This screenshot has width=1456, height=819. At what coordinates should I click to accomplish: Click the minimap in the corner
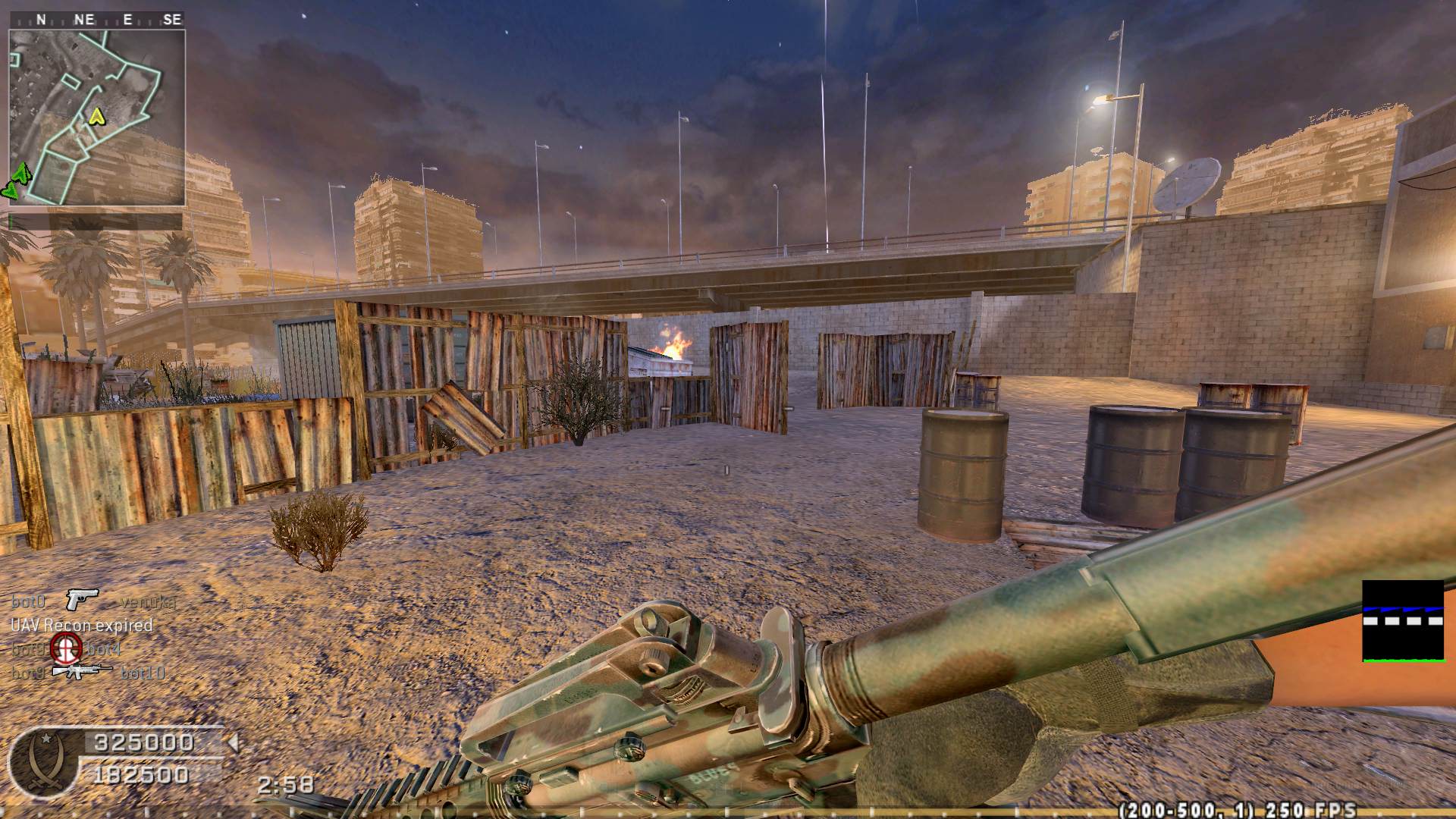[x=97, y=118]
